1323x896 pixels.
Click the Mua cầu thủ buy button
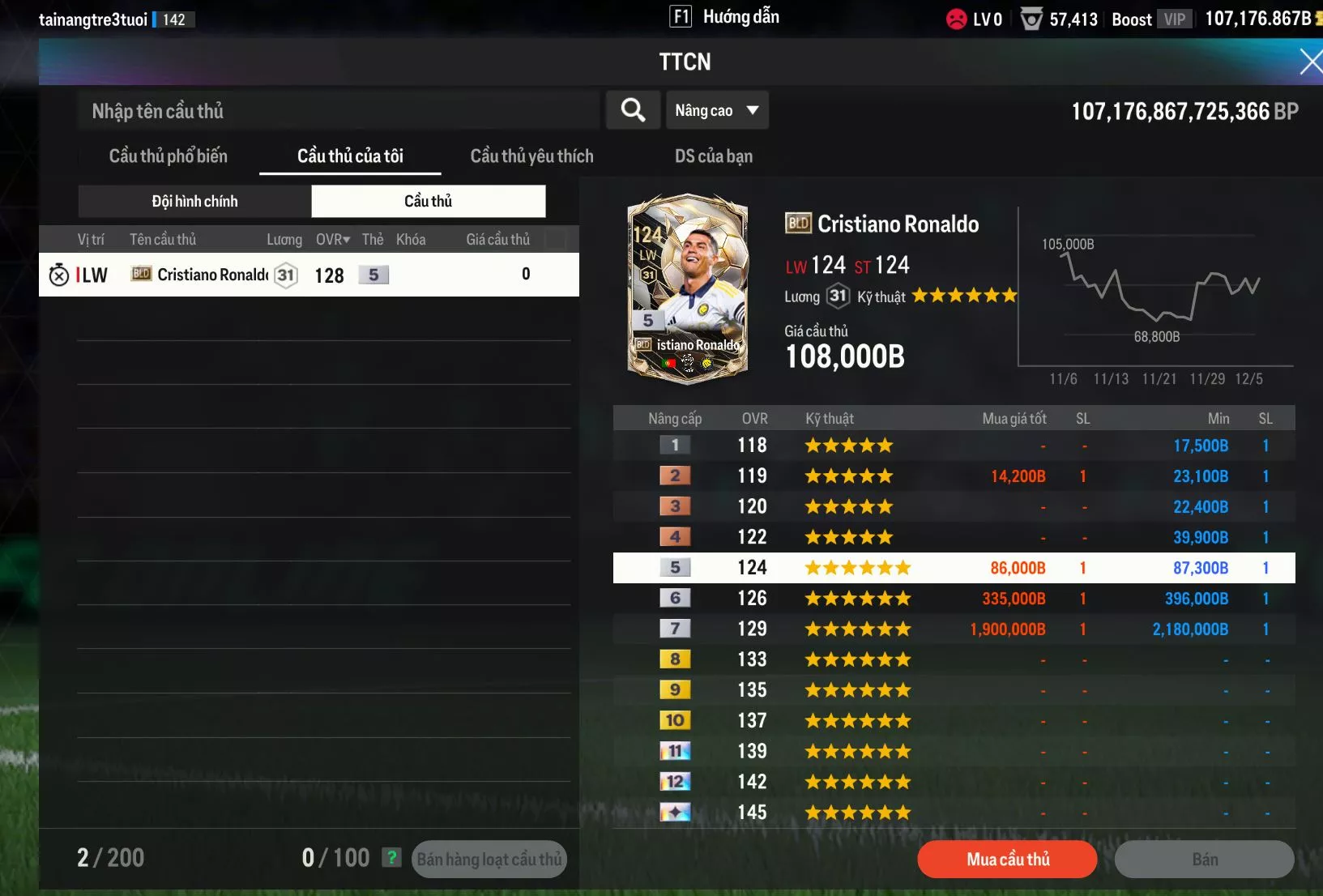[x=1007, y=860]
